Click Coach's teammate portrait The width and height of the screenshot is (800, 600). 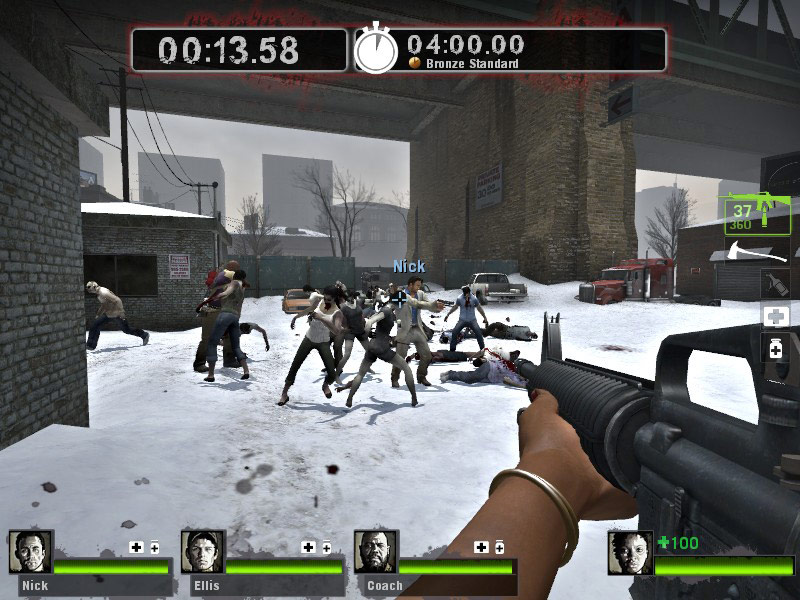(x=376, y=552)
